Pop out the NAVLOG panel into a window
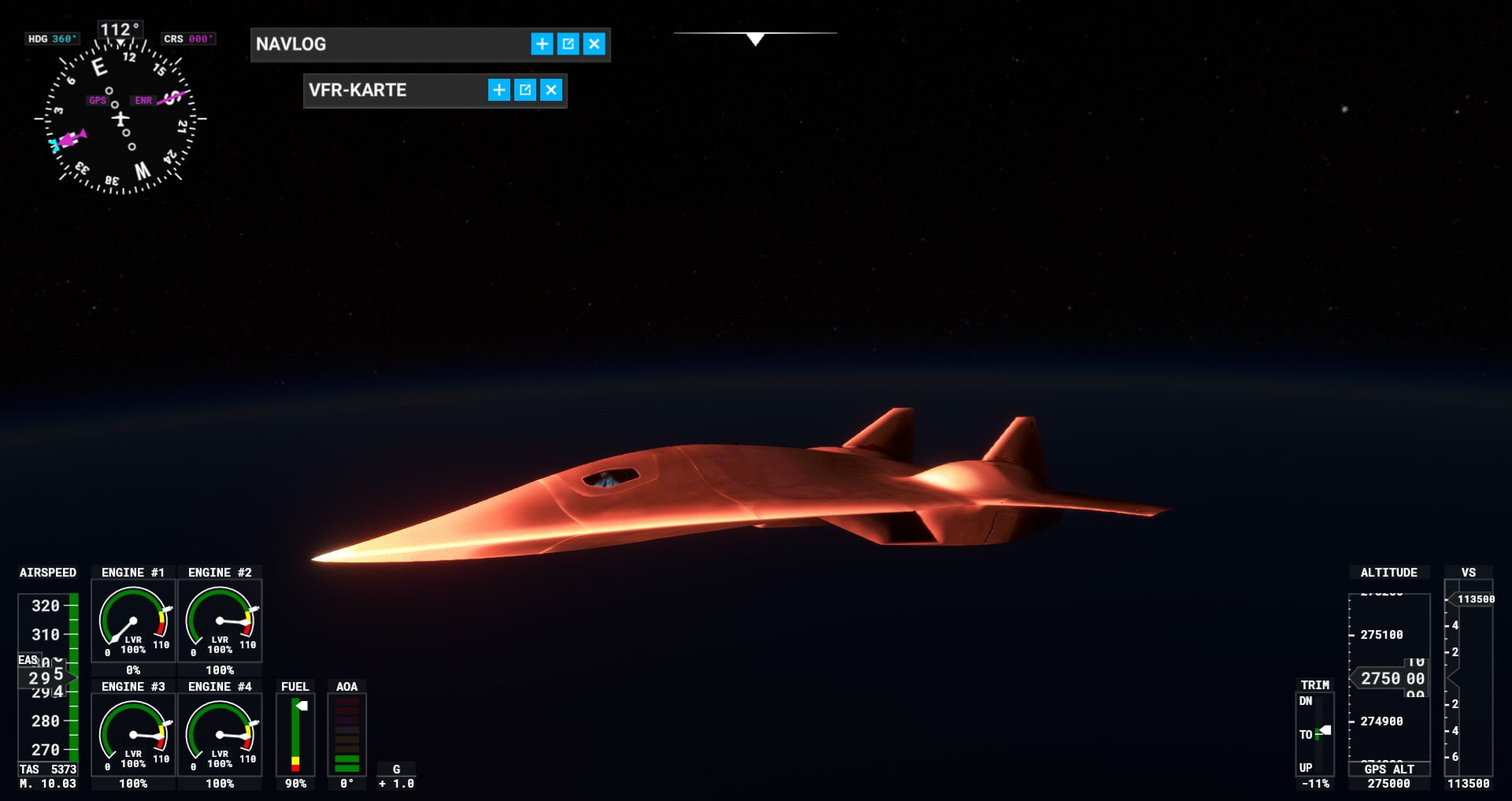The image size is (1512, 801). click(x=568, y=44)
